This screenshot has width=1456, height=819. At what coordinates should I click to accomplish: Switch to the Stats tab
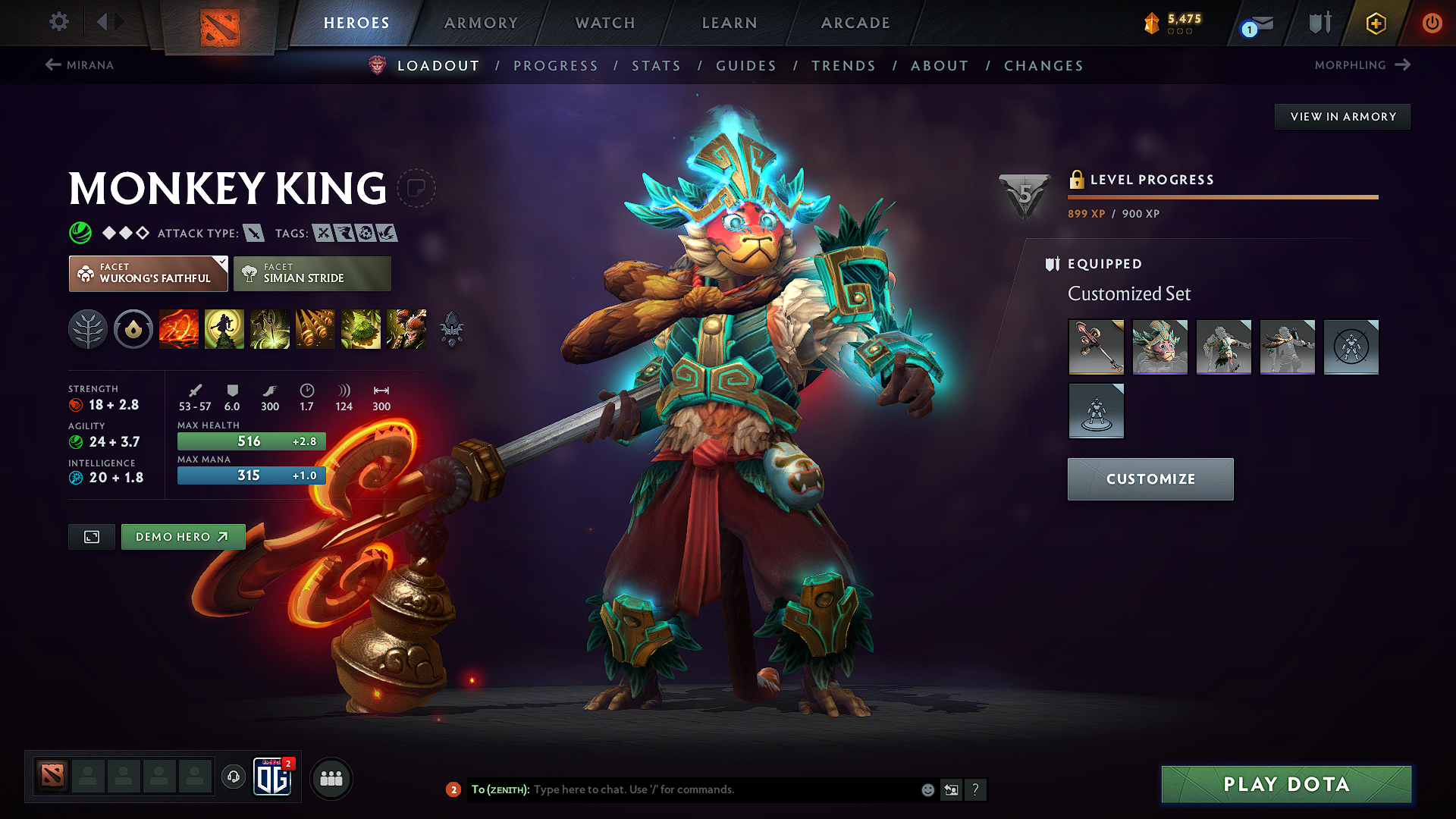click(x=656, y=66)
